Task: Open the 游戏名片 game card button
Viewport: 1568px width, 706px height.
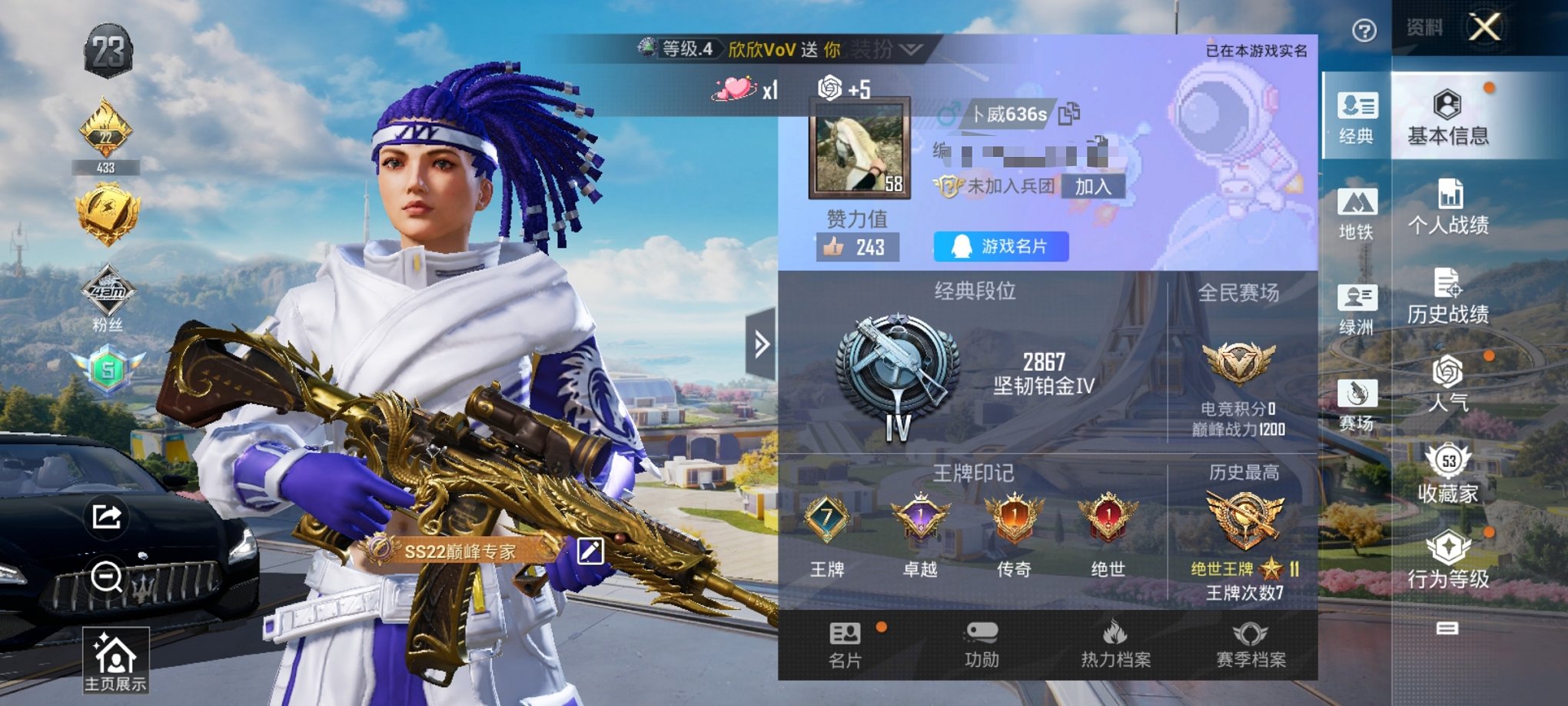Action: [1001, 246]
